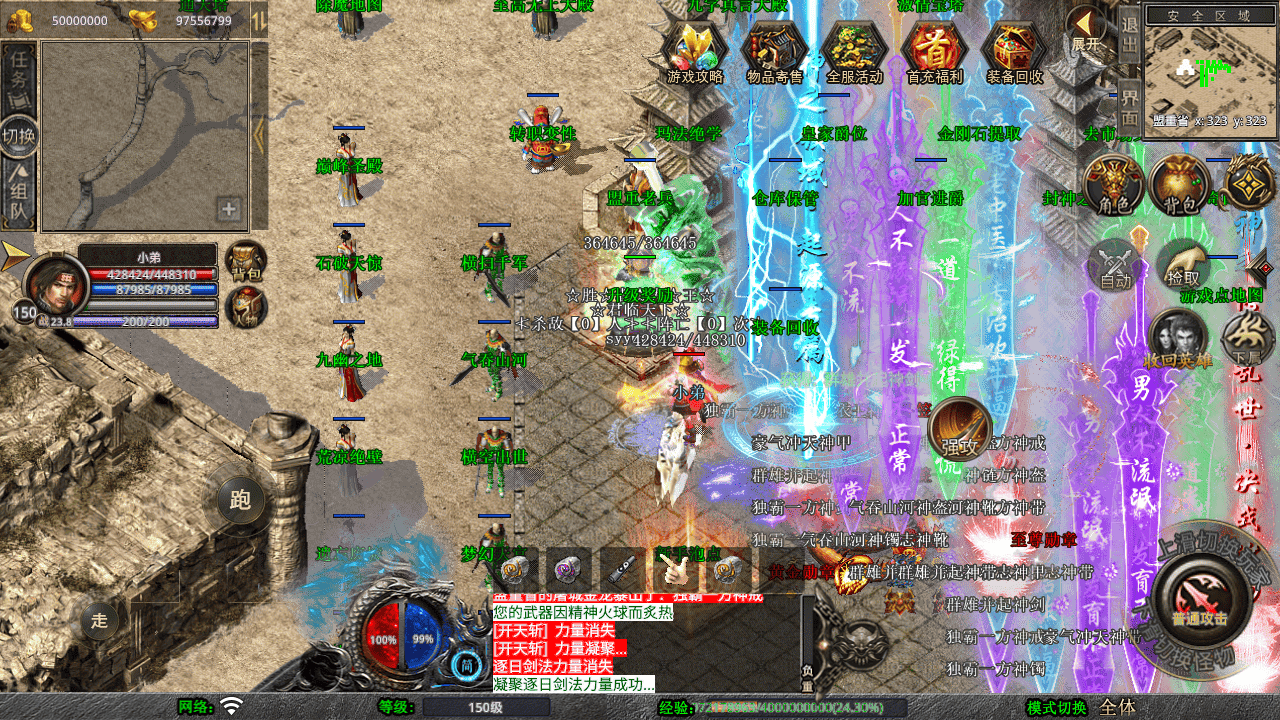Open the 背包 bag beside 角色
This screenshot has width=1280, height=720.
point(1179,186)
